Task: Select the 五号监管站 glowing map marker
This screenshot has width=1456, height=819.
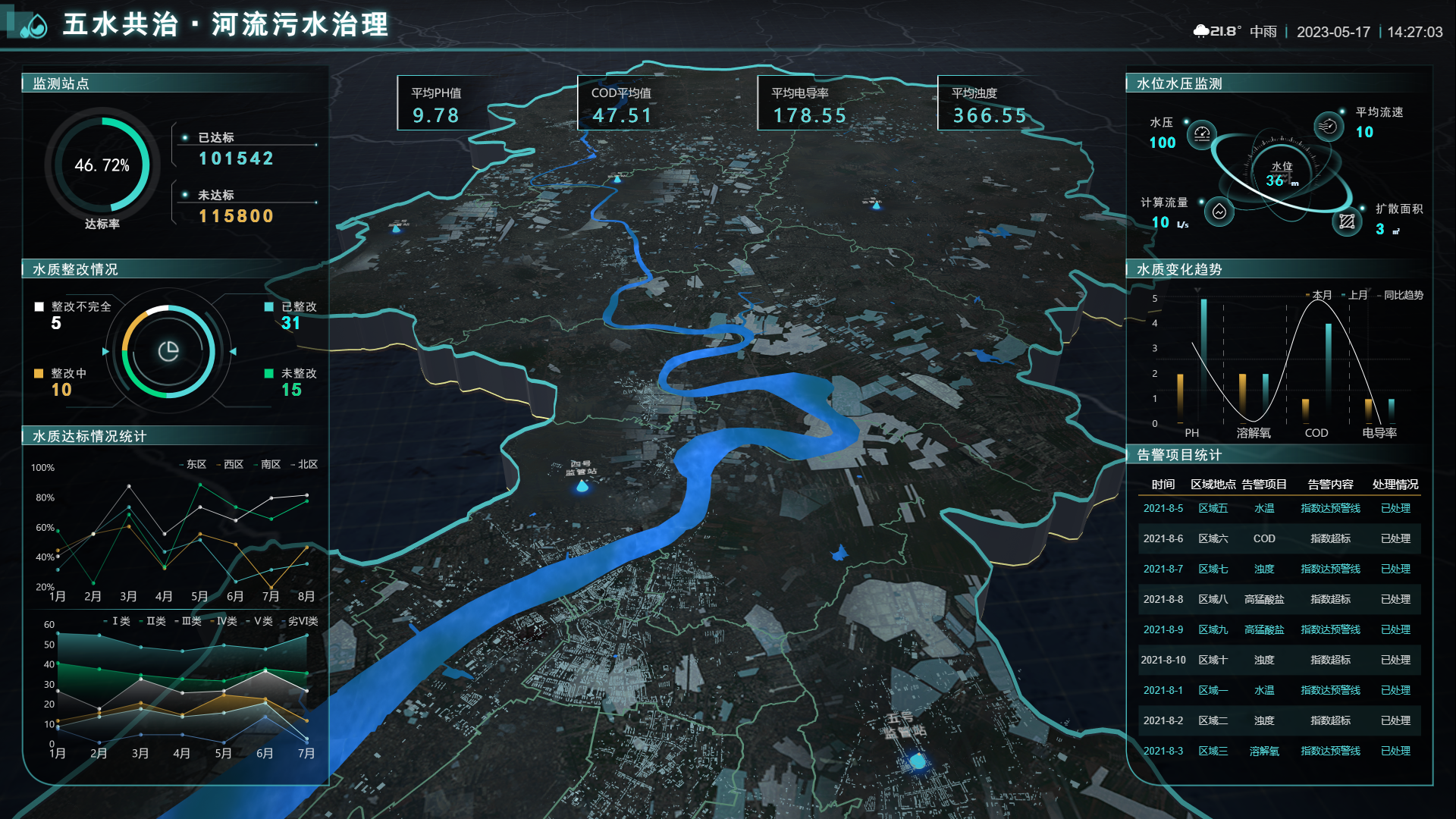Action: (918, 761)
